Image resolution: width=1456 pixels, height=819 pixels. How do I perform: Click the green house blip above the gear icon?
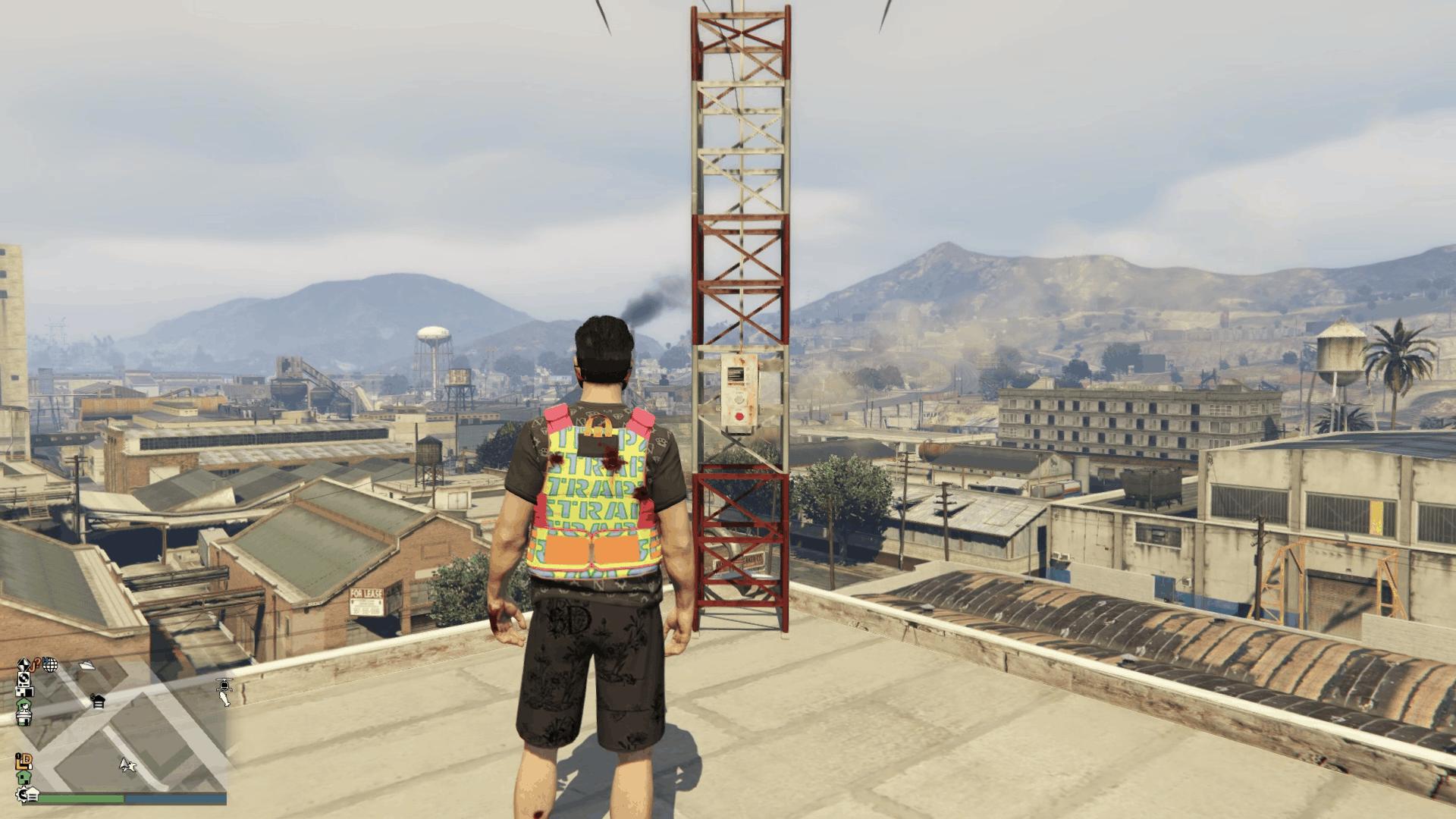point(24,777)
